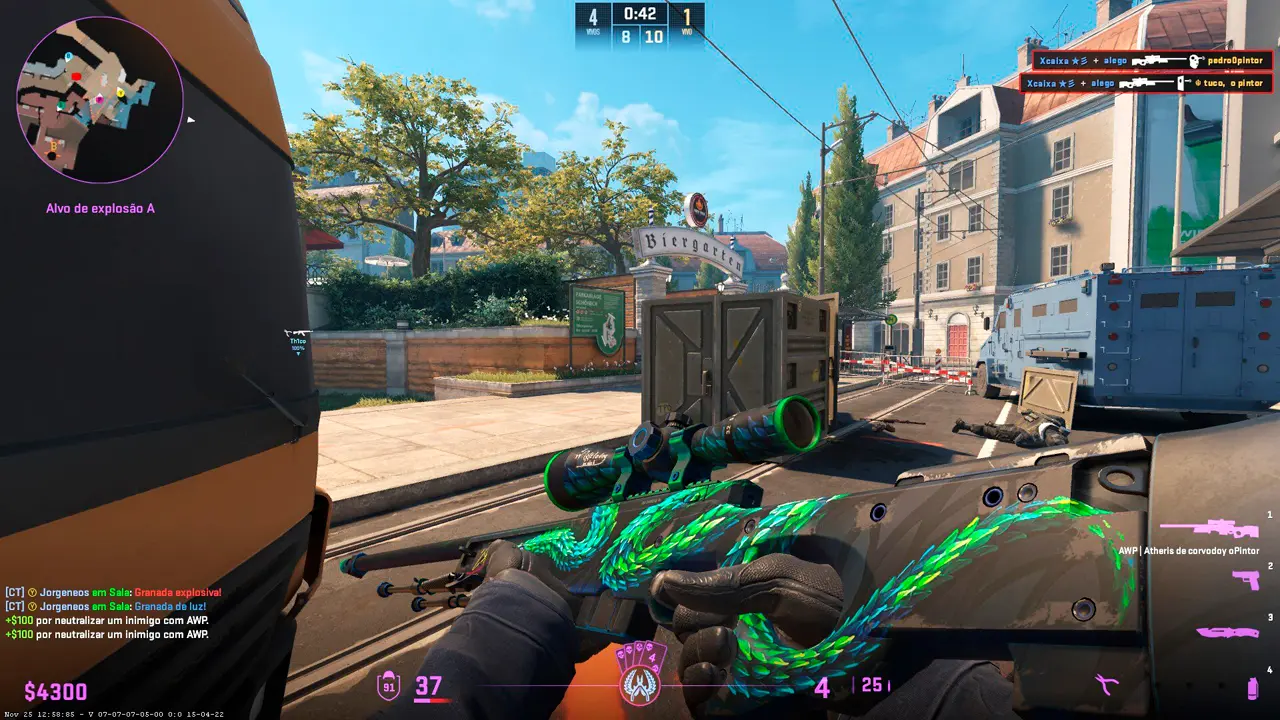Click the Granada explosiva chat message
1280x720 pixels.
coord(114,593)
